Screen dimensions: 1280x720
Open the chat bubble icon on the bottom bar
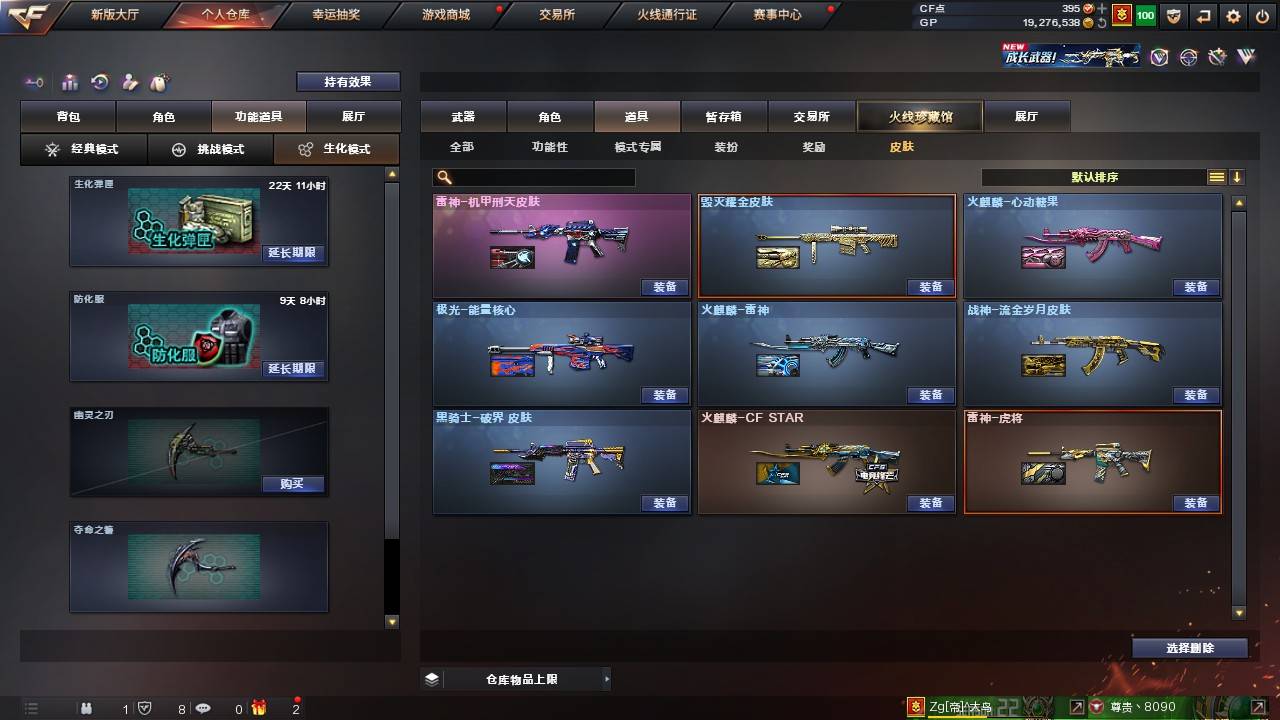point(203,708)
